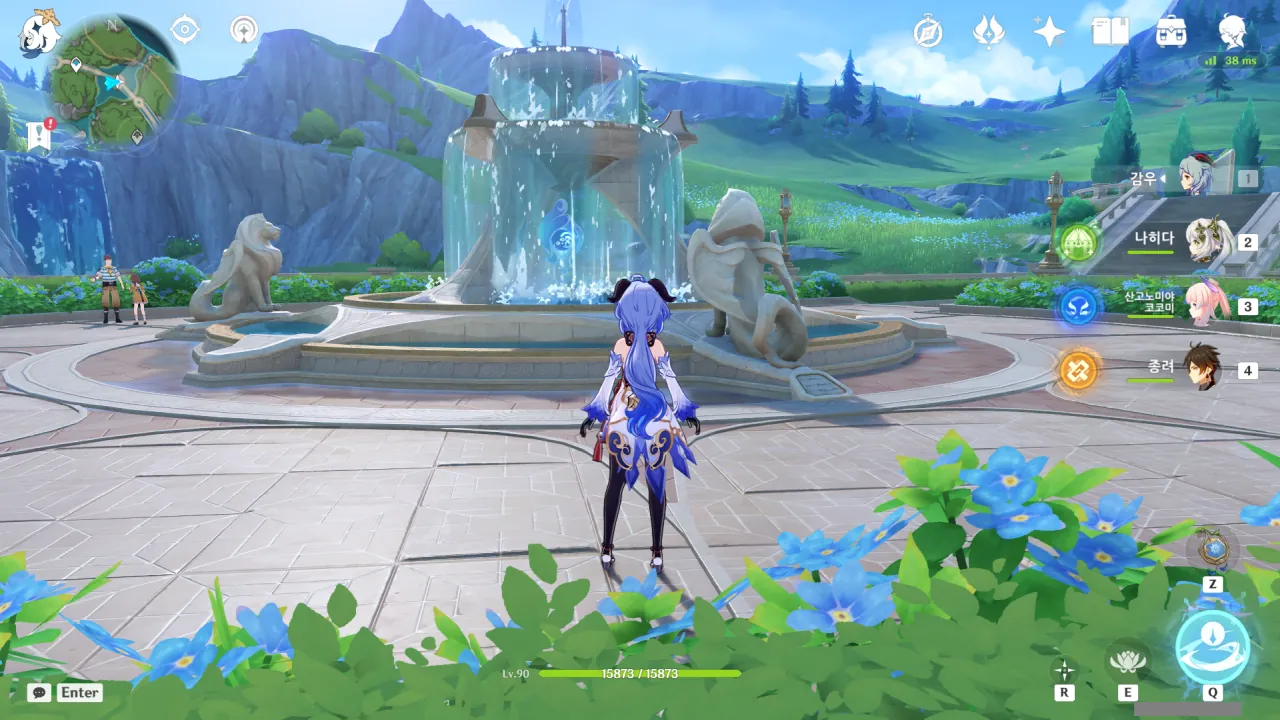1280x720 pixels.
Task: Open the four-pointed star Wish icon
Action: point(1049,32)
